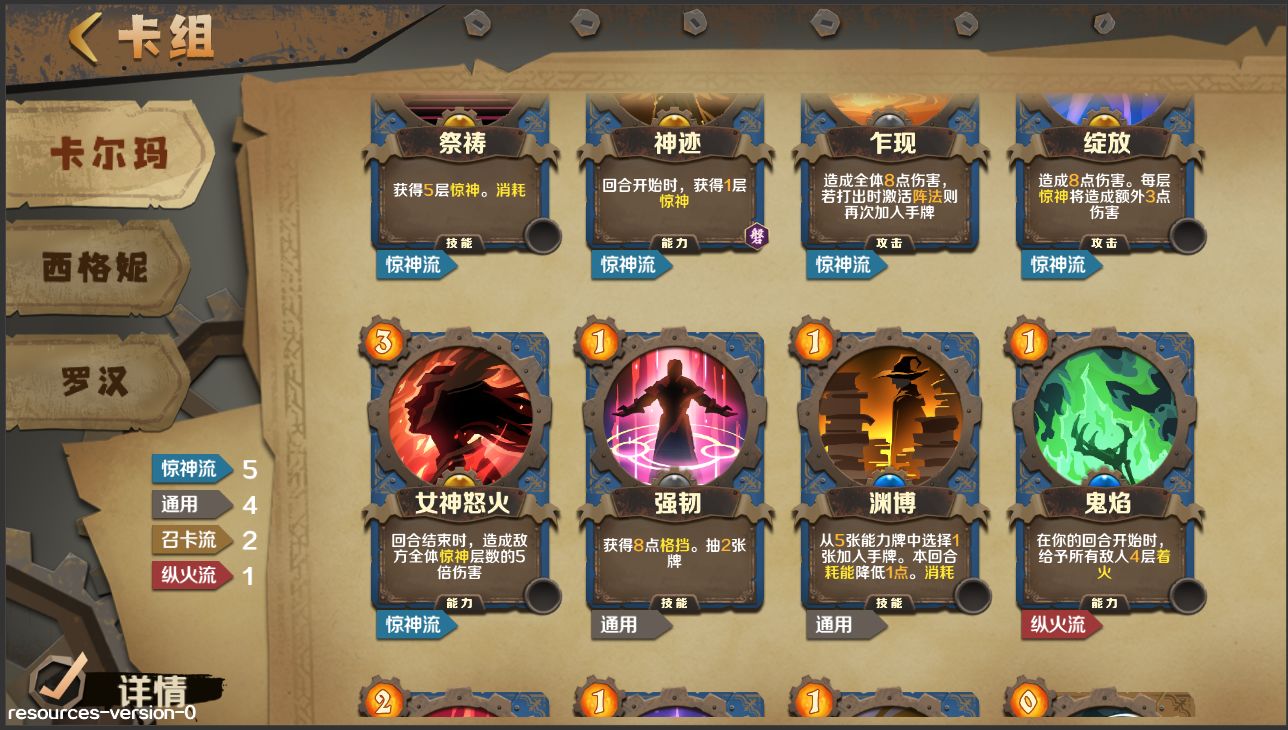This screenshot has height=730, width=1288.
Task: Click the 惊神流 tag under the 祭祷 card
Action: click(414, 267)
